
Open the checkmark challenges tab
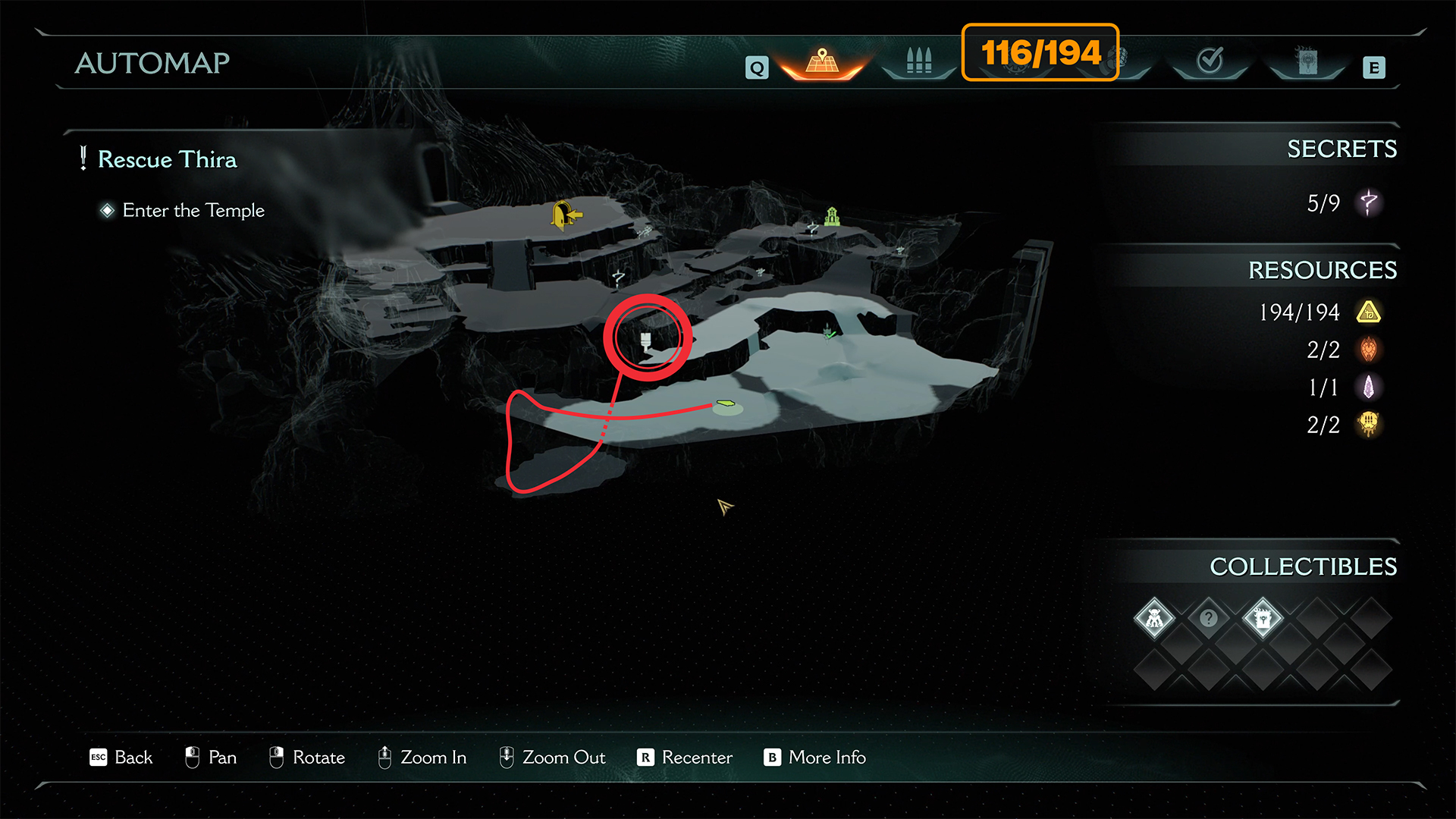pos(1209,60)
